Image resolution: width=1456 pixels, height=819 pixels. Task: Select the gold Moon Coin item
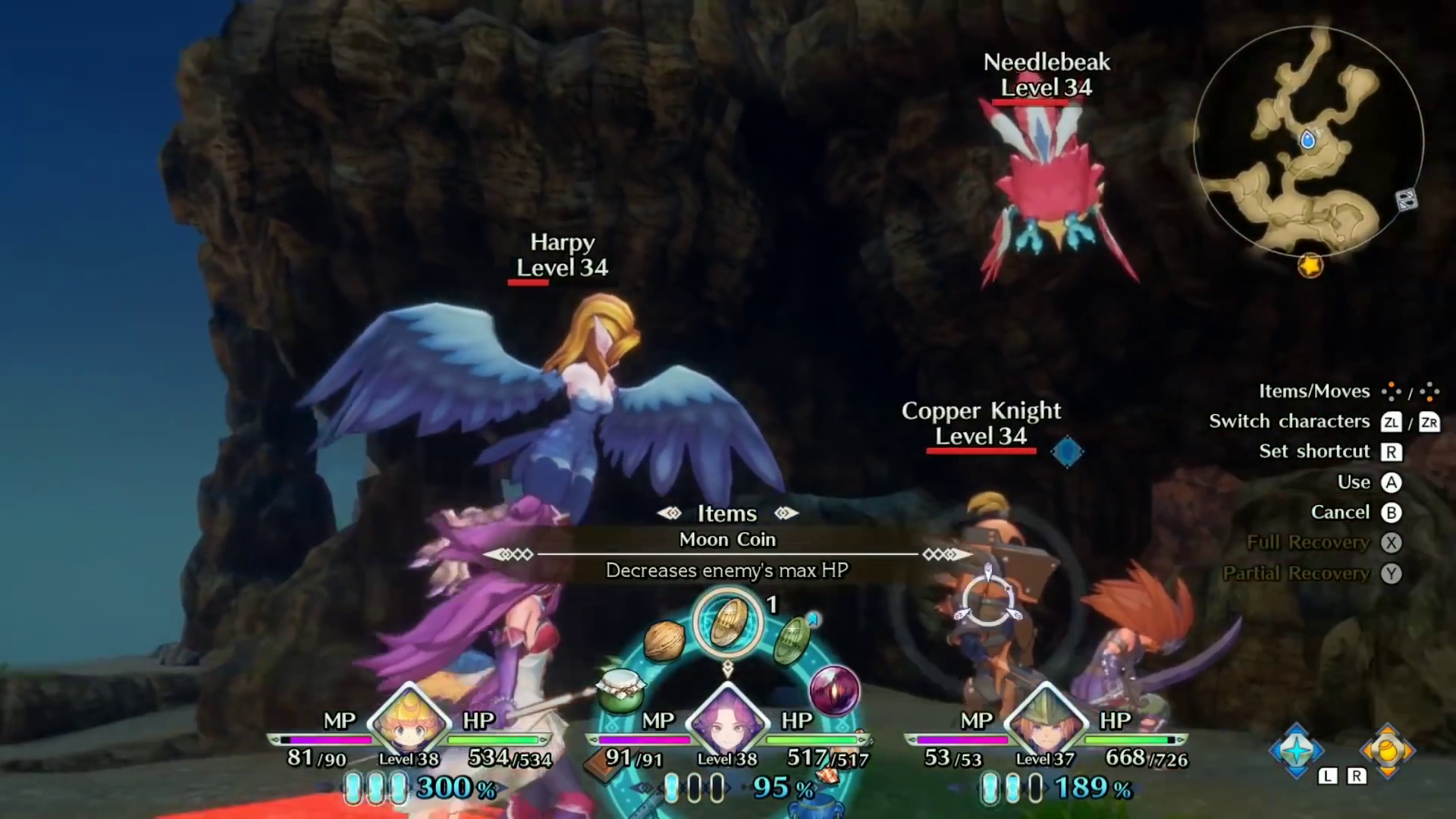tap(727, 623)
